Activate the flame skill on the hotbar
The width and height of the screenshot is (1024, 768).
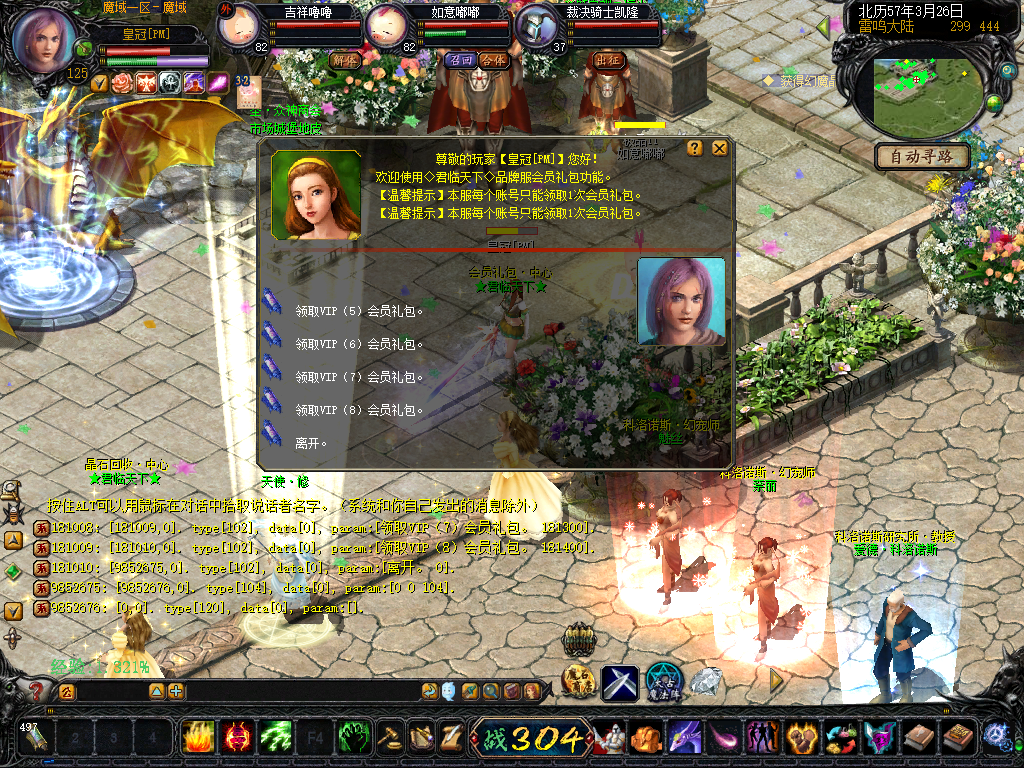coord(198,738)
